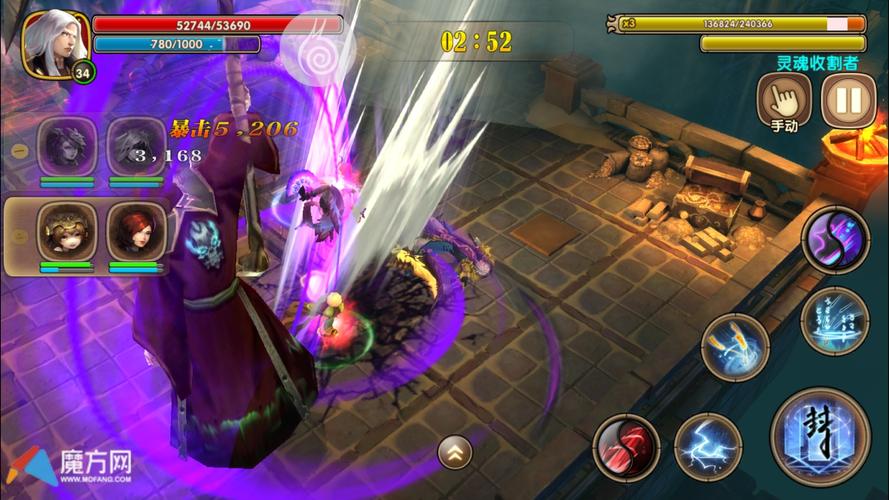Viewport: 889px width, 500px height.
Task: Click the minus button beside active heroes
Action: tap(20, 233)
